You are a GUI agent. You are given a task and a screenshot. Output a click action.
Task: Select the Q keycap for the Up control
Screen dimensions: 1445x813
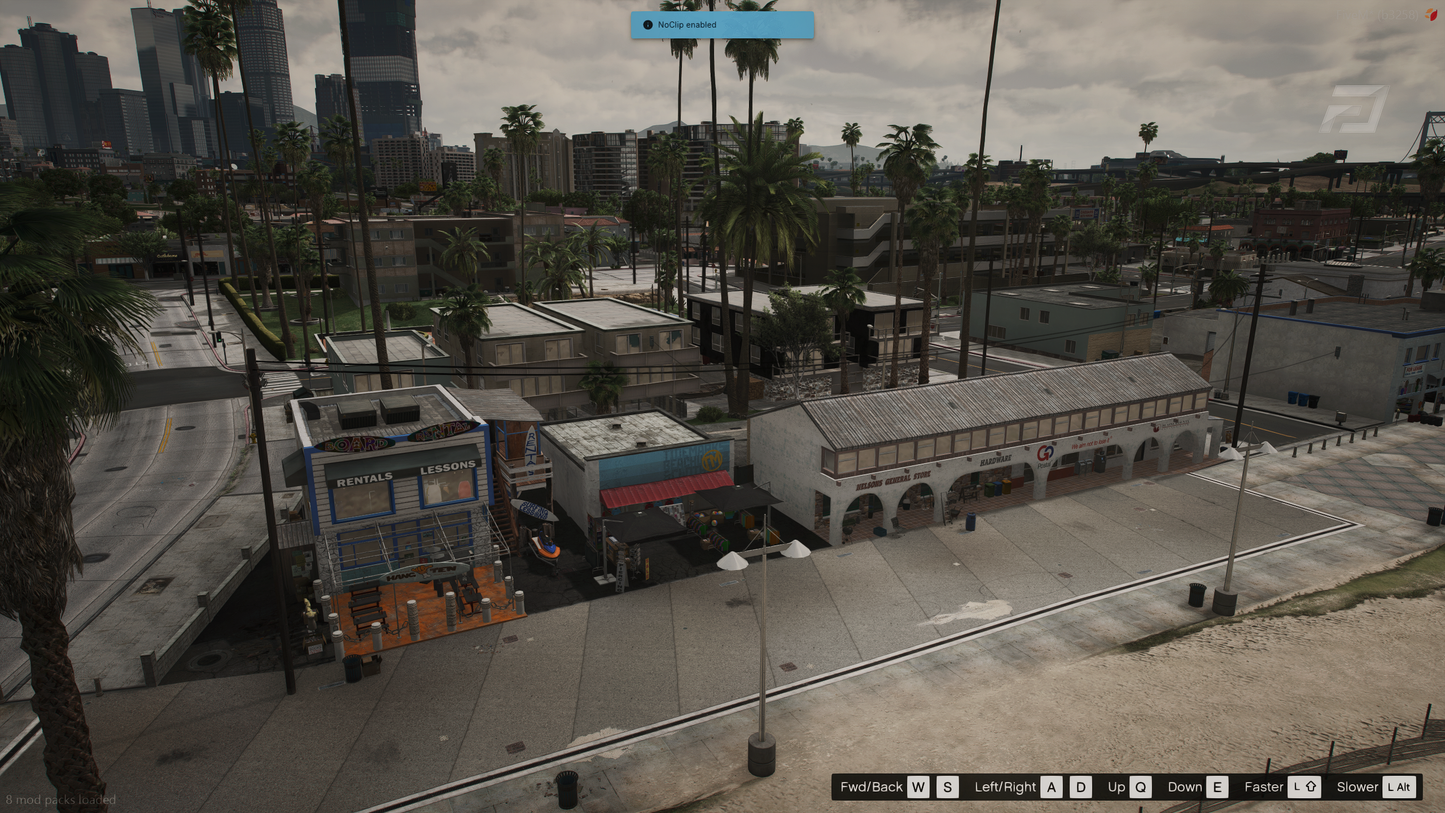[x=1140, y=787]
